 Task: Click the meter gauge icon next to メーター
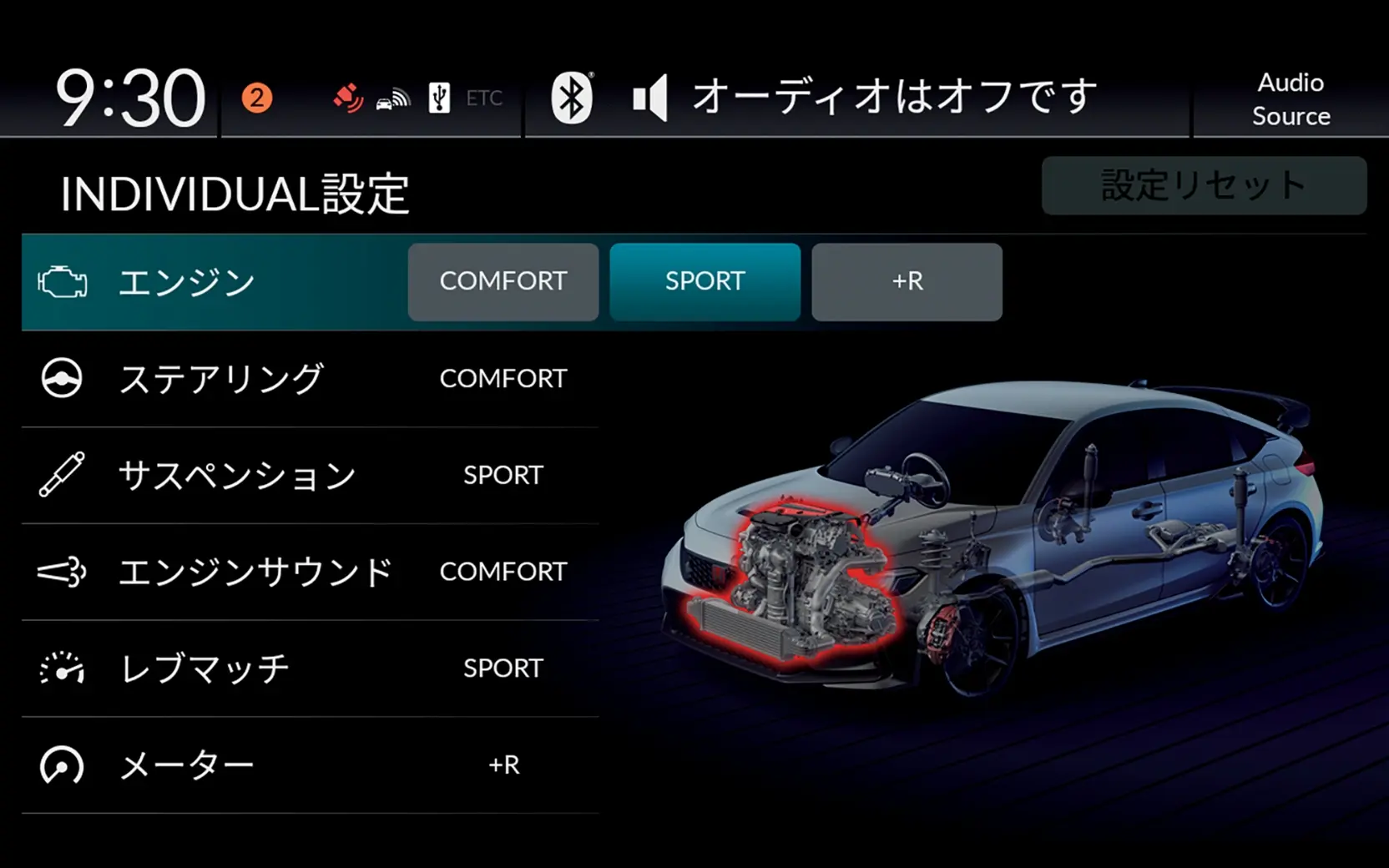click(62, 765)
